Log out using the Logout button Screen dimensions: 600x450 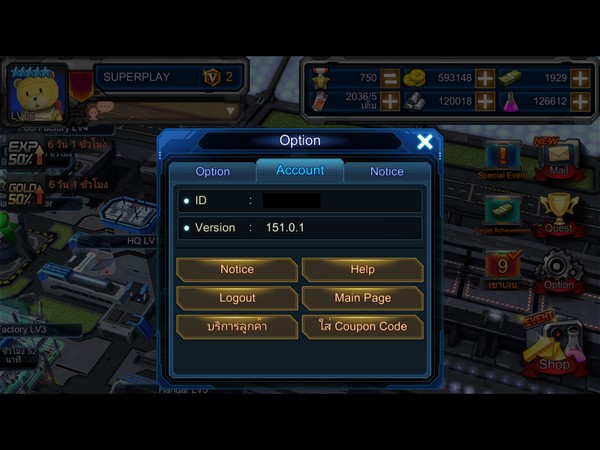point(237,298)
